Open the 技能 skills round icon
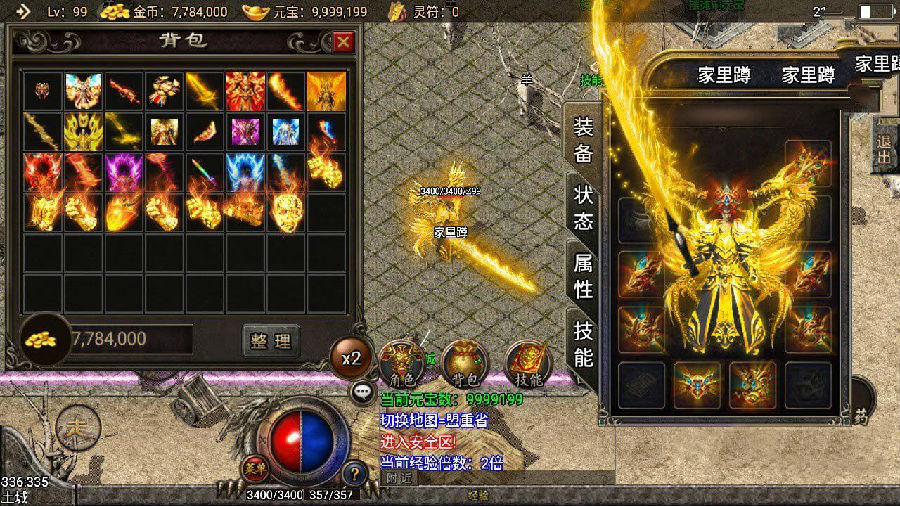Screen dimensions: 900x506 click(x=526, y=364)
